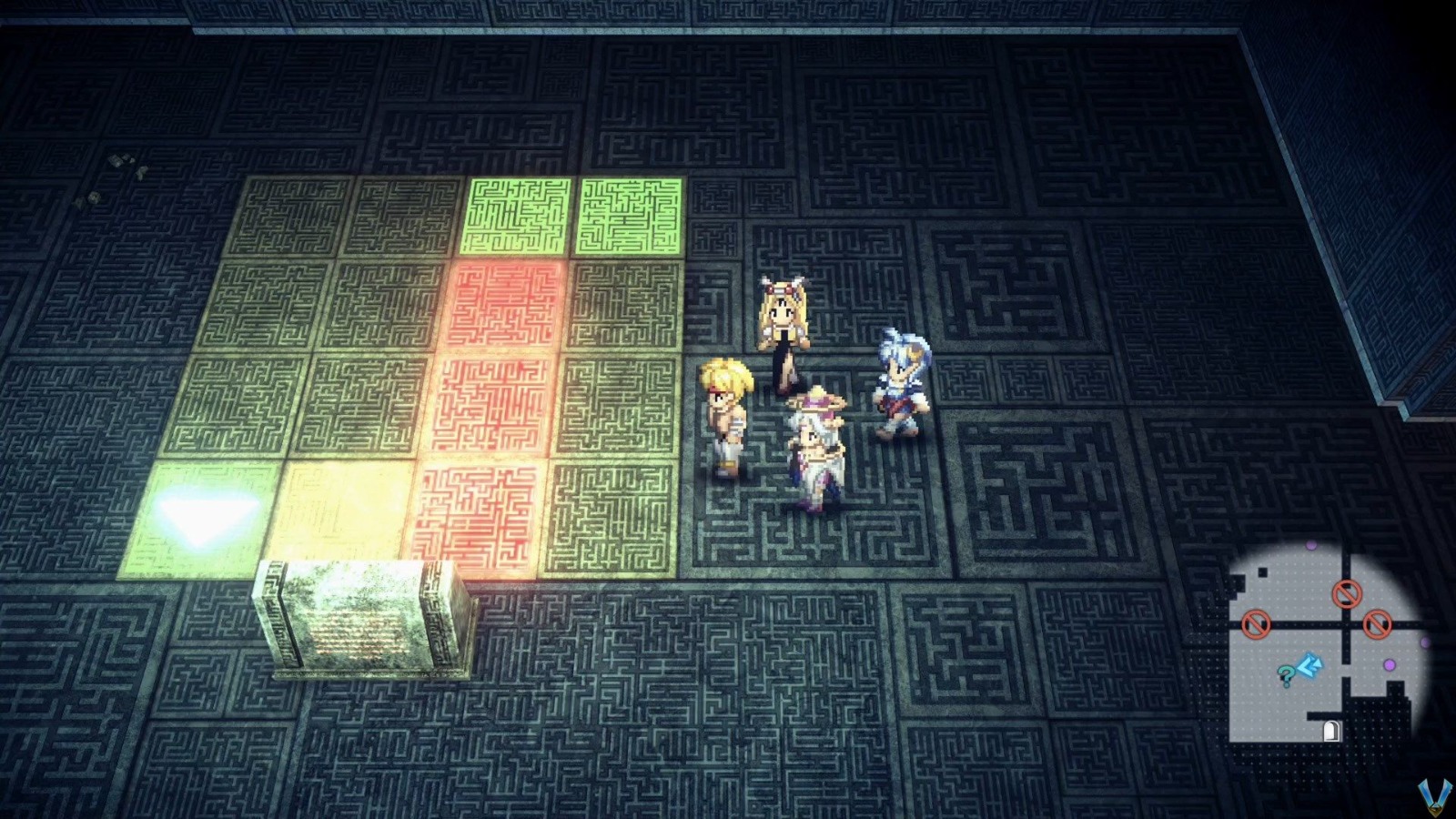Click the bottommost red glowing floor tile

(x=482, y=511)
